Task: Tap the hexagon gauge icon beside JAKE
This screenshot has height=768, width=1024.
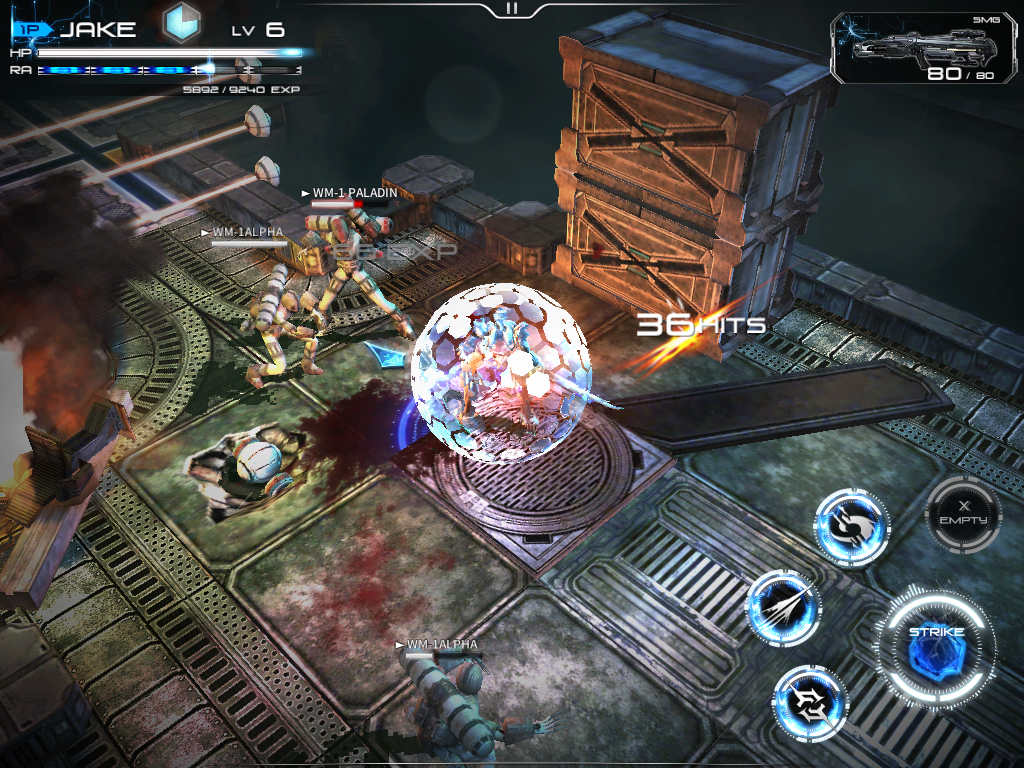Action: [183, 25]
